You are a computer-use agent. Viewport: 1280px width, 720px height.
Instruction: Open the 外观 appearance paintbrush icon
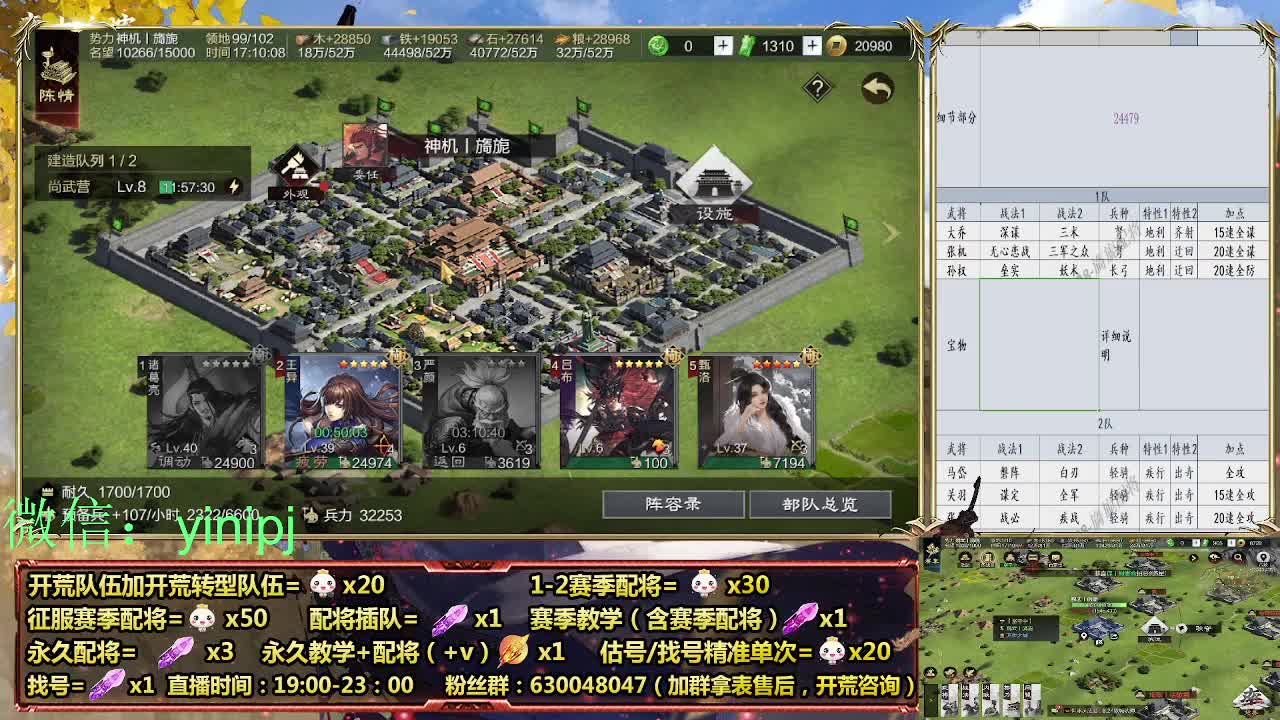[x=295, y=165]
